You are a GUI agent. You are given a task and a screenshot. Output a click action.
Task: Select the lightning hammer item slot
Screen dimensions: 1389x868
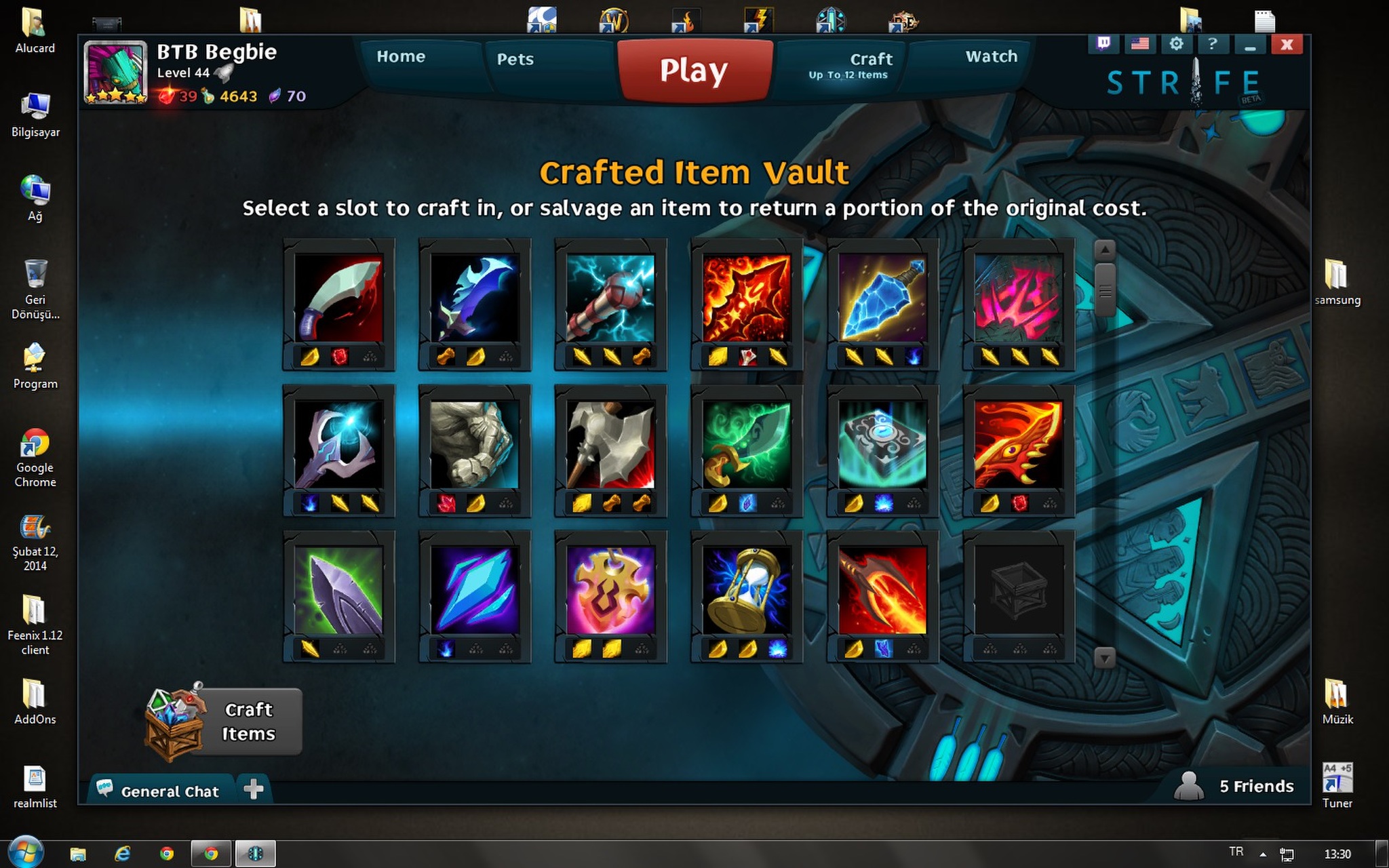click(x=610, y=298)
